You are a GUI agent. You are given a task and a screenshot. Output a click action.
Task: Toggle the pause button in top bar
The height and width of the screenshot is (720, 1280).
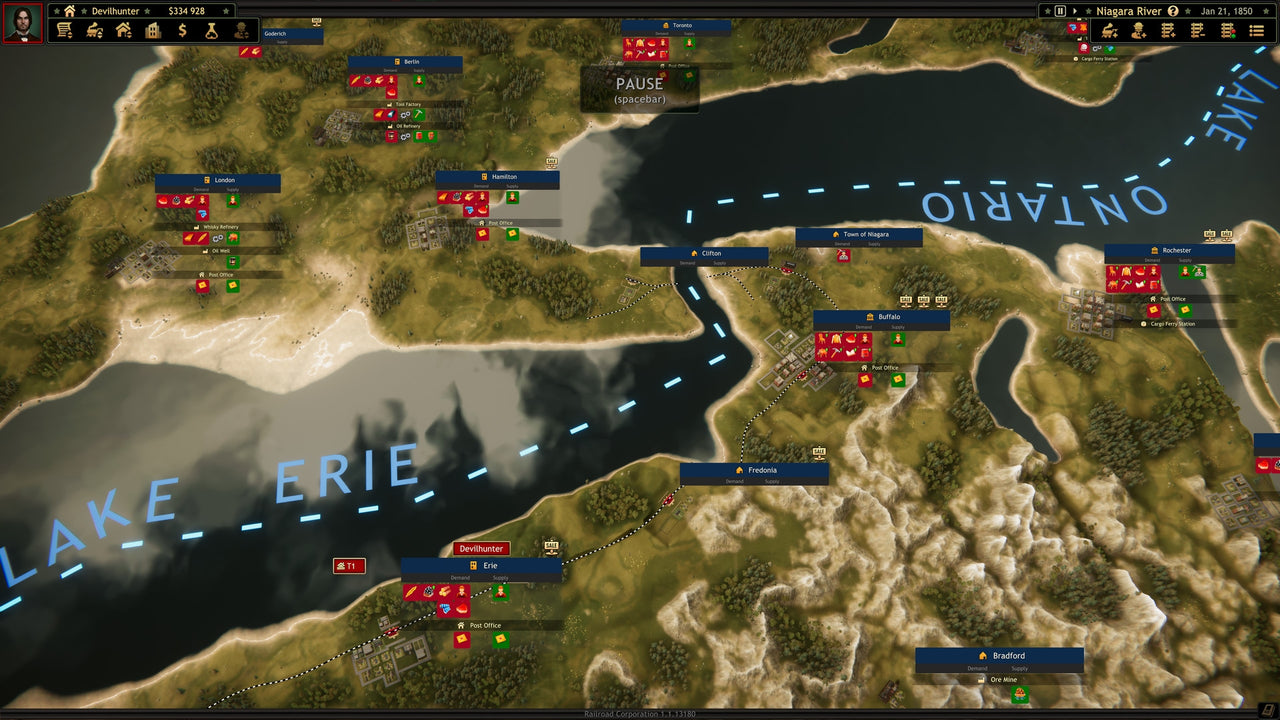tap(1058, 11)
